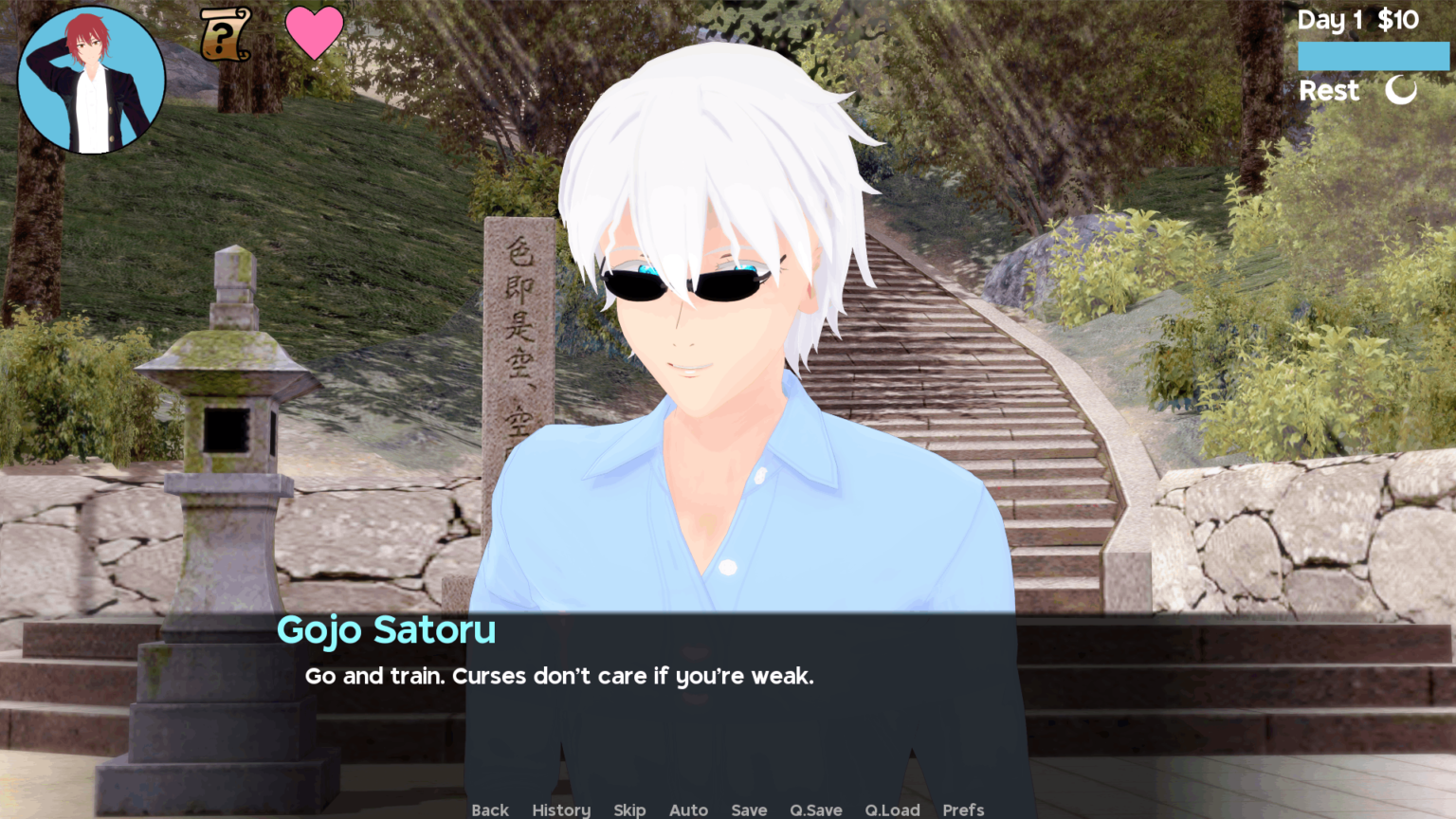Viewport: 1456px width, 819px height.
Task: Quick load with Q.Load
Action: click(892, 810)
